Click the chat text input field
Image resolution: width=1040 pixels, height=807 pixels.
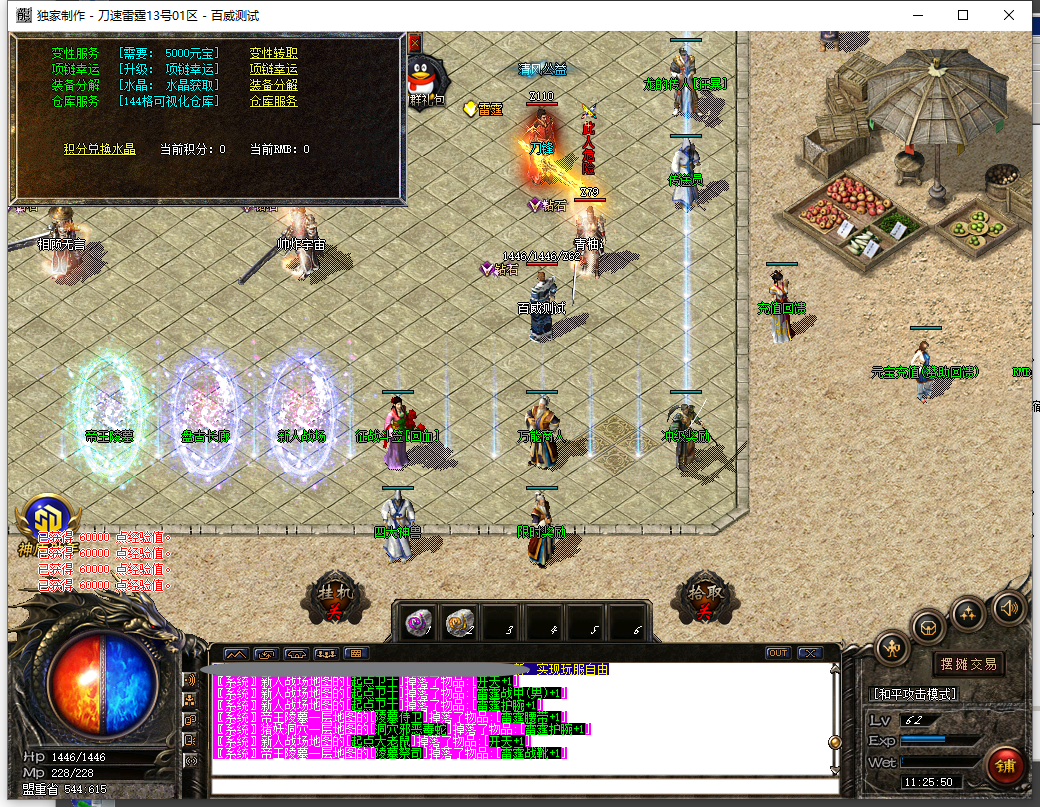[520, 786]
